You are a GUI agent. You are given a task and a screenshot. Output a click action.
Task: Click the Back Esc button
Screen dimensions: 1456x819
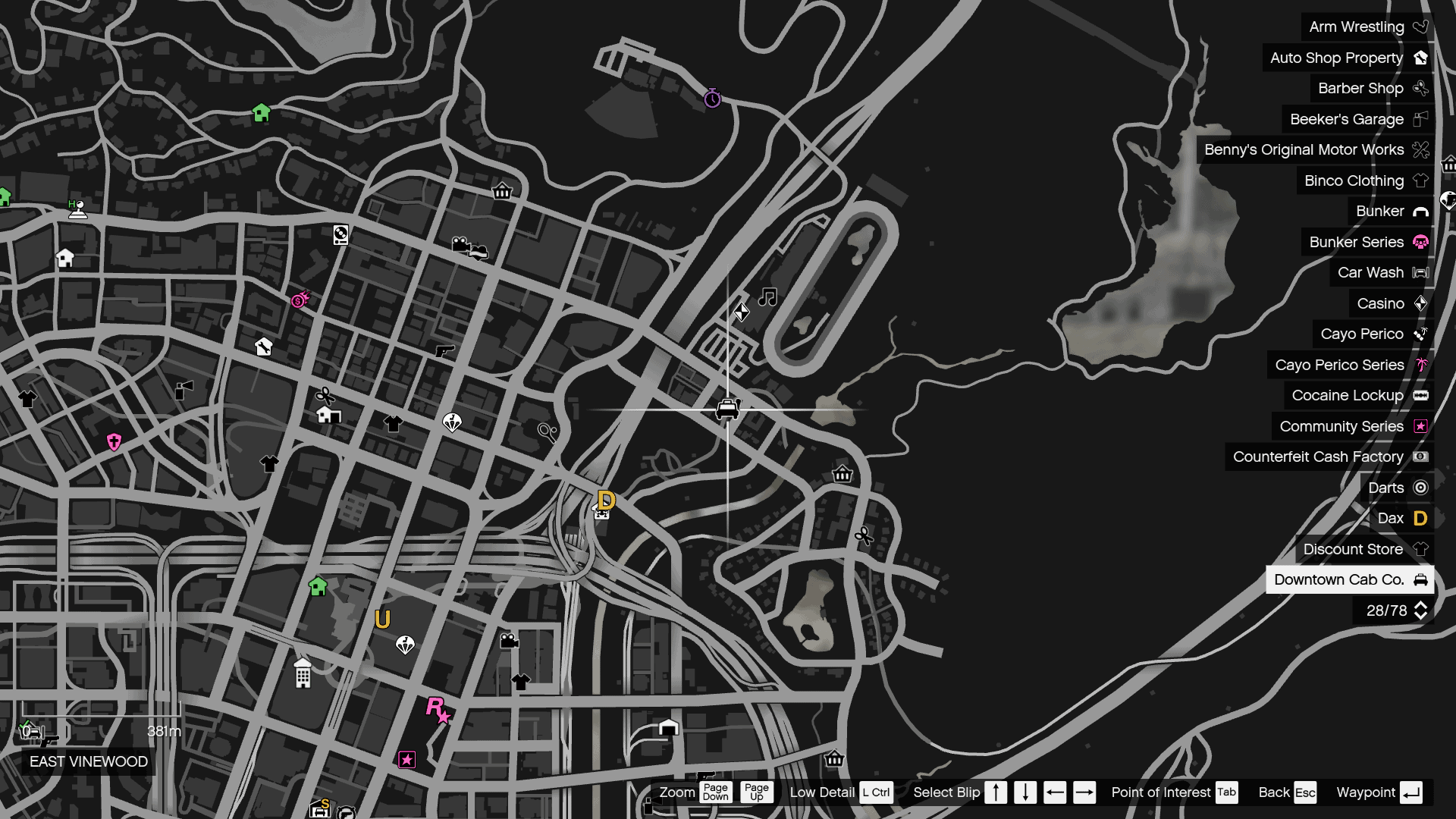tap(1287, 792)
